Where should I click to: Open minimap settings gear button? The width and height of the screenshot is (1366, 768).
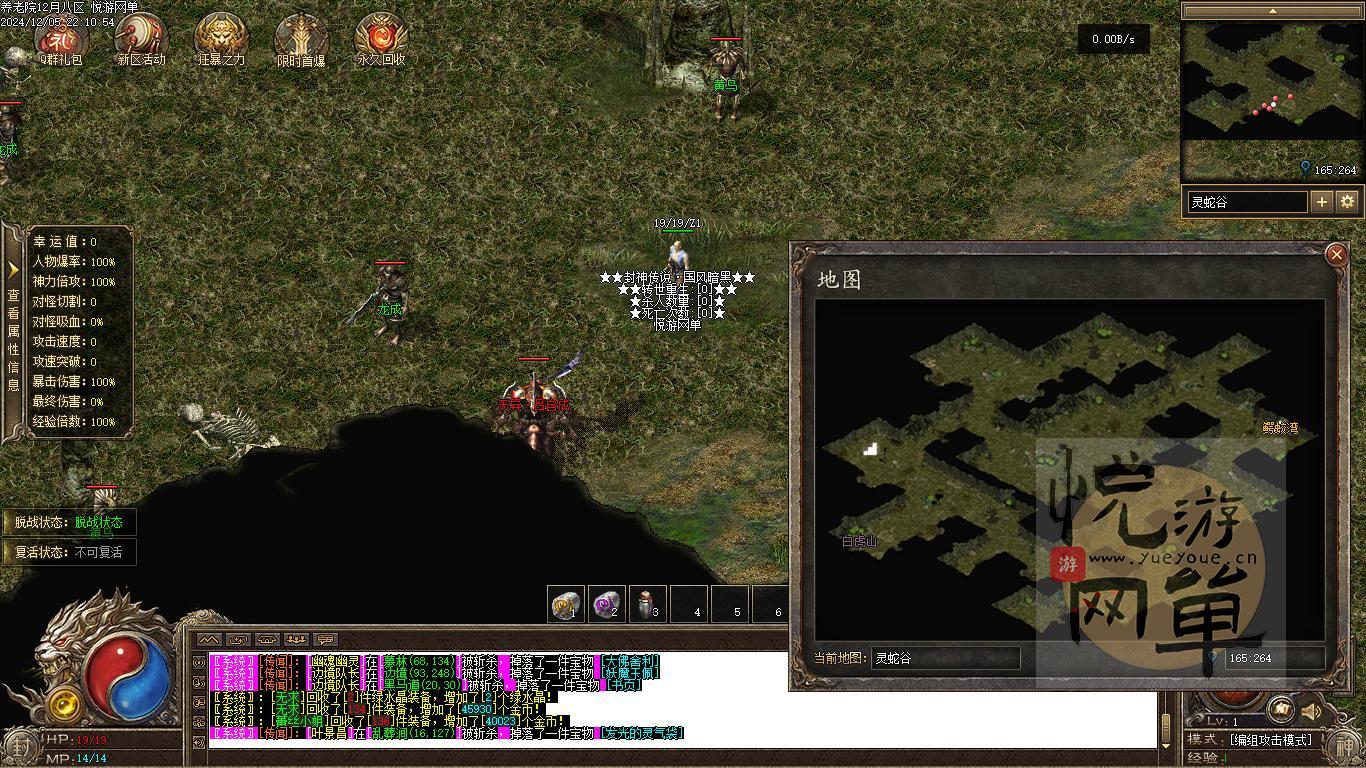1347,202
